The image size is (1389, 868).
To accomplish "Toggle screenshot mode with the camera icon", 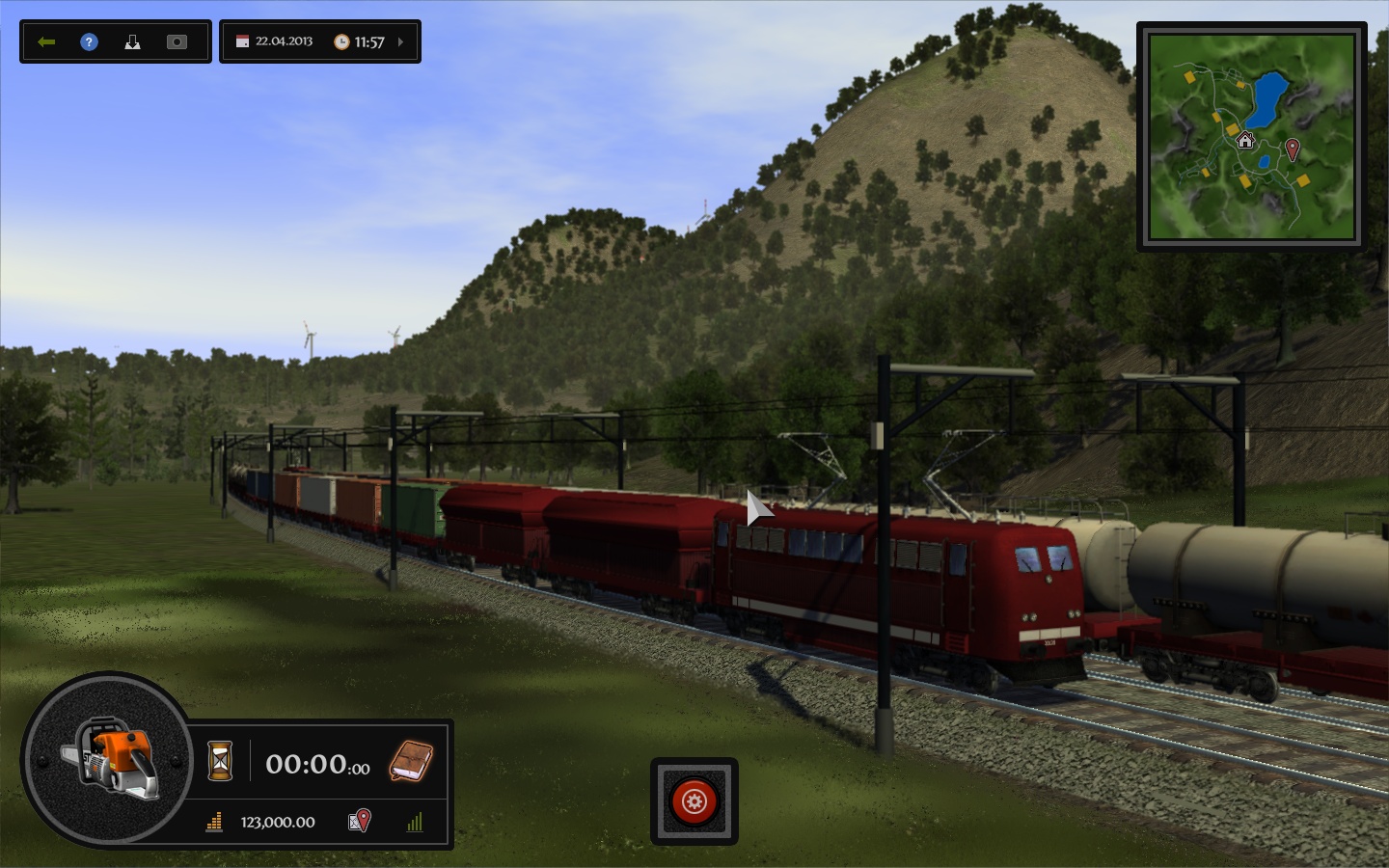I will (x=177, y=41).
